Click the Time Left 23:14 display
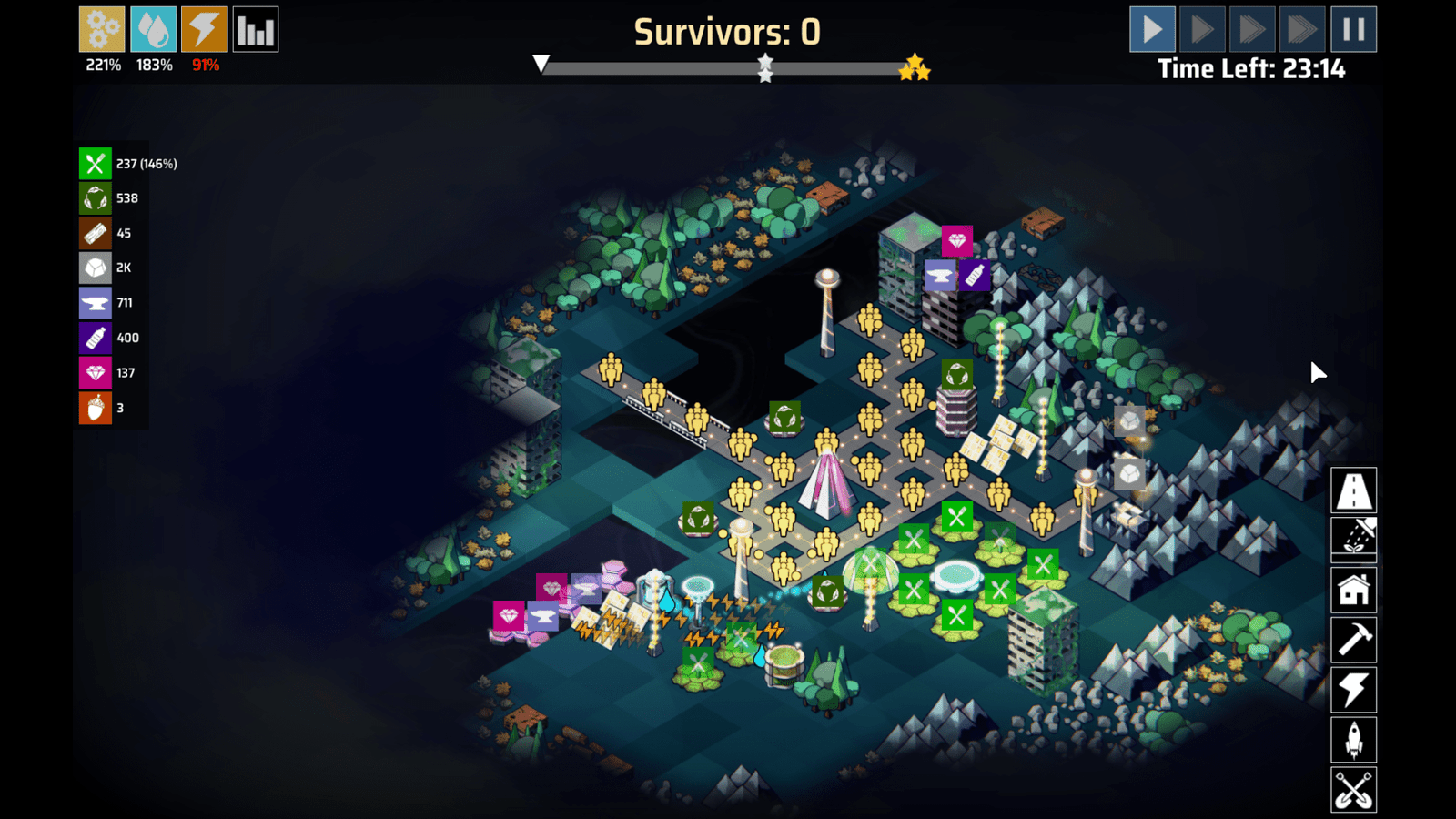Viewport: 1456px width, 819px height. 1252,68
